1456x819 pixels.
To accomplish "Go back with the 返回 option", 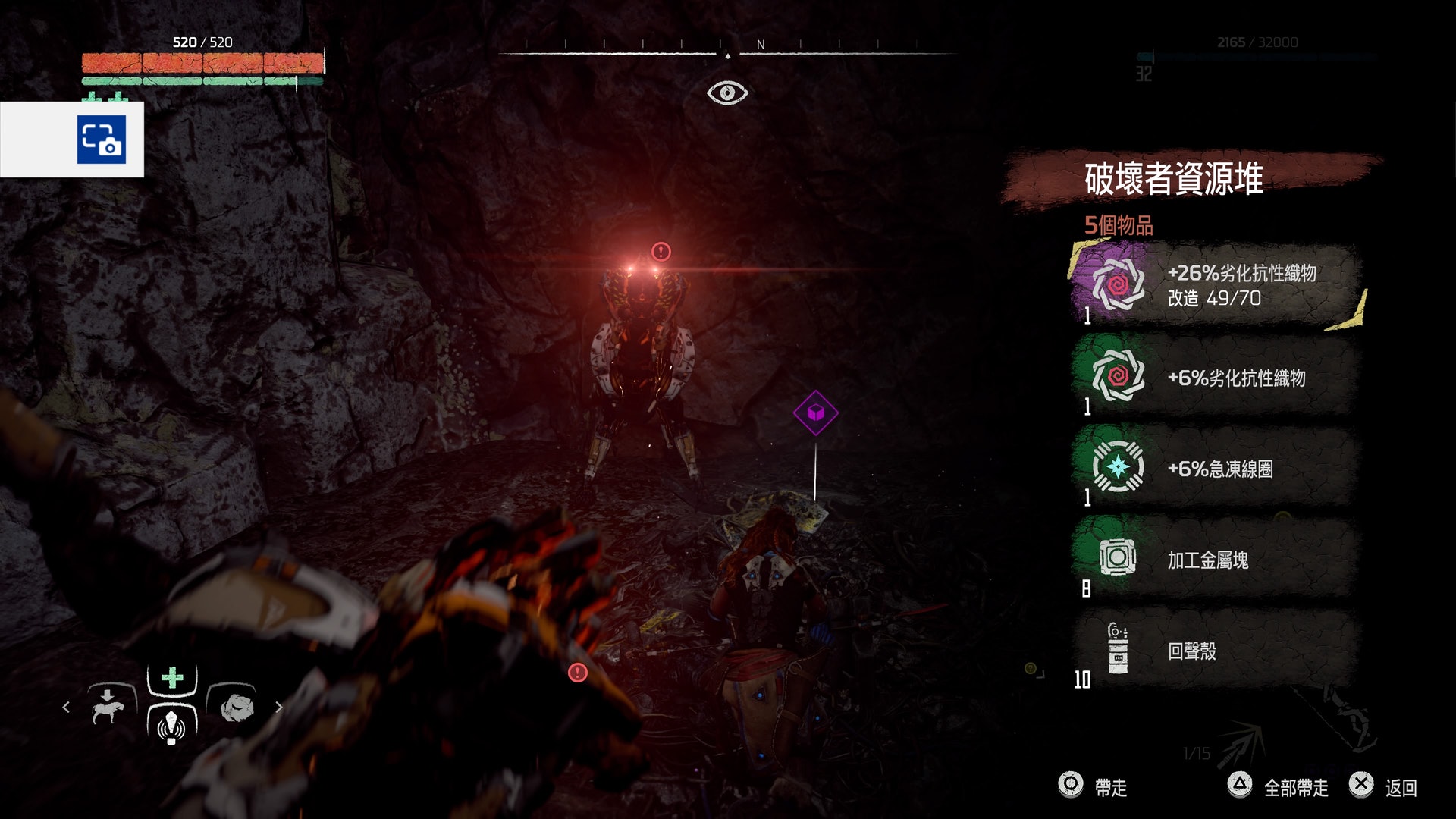I will click(1383, 786).
